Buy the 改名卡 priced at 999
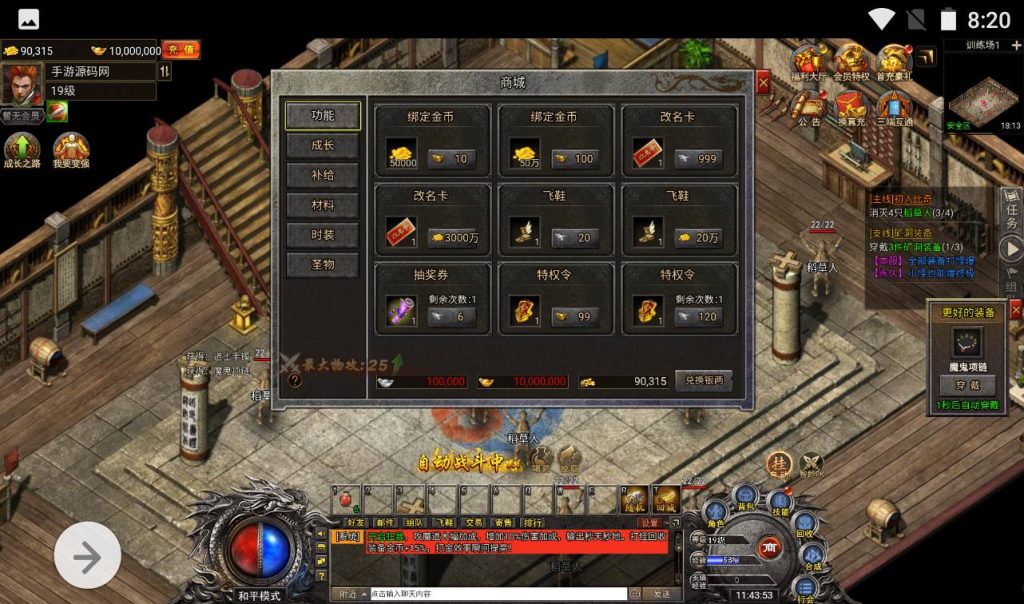The image size is (1024, 604). 698,159
